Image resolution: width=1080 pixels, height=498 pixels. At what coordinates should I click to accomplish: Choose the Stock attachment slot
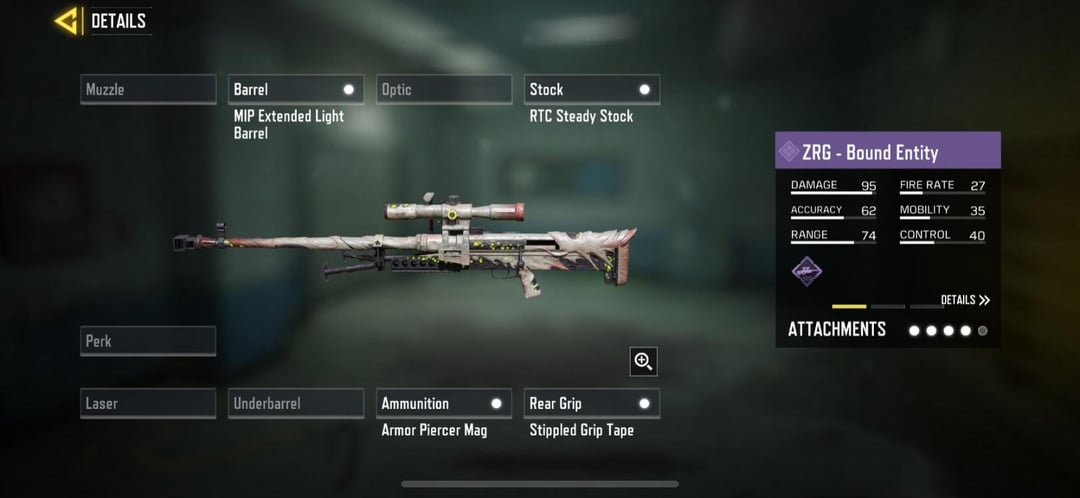592,89
